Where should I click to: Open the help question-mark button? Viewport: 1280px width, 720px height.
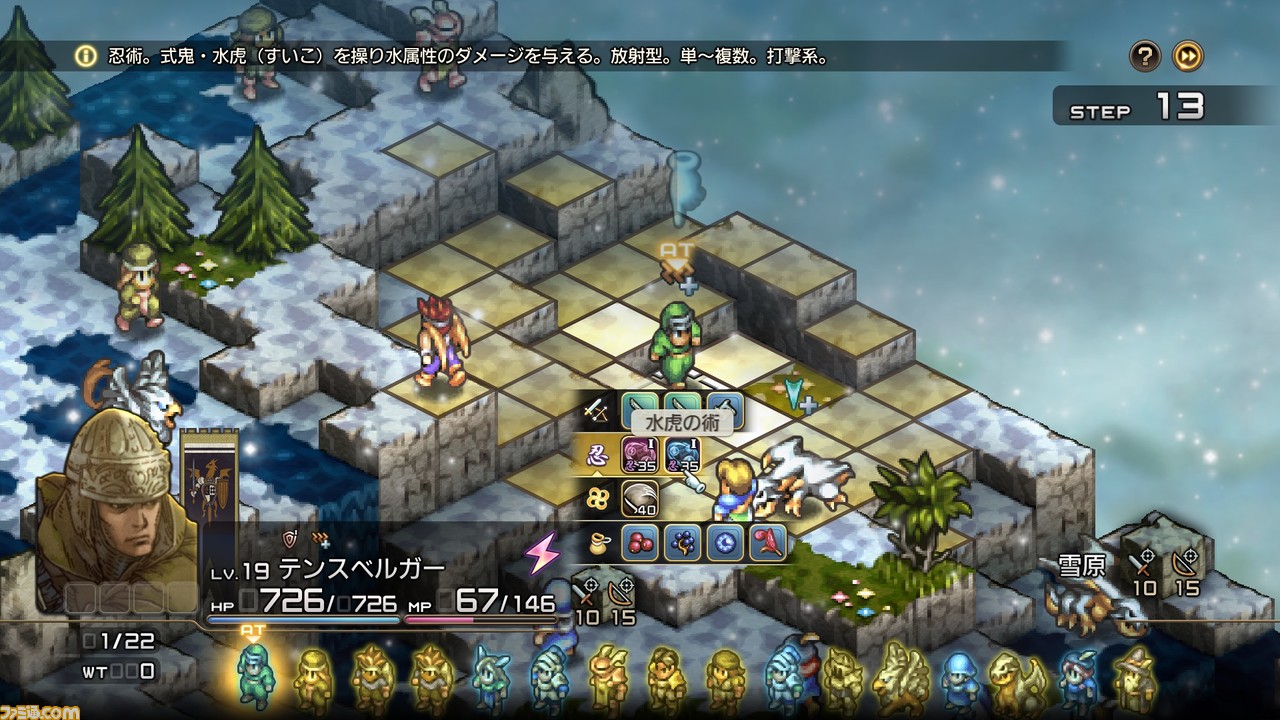point(1148,55)
